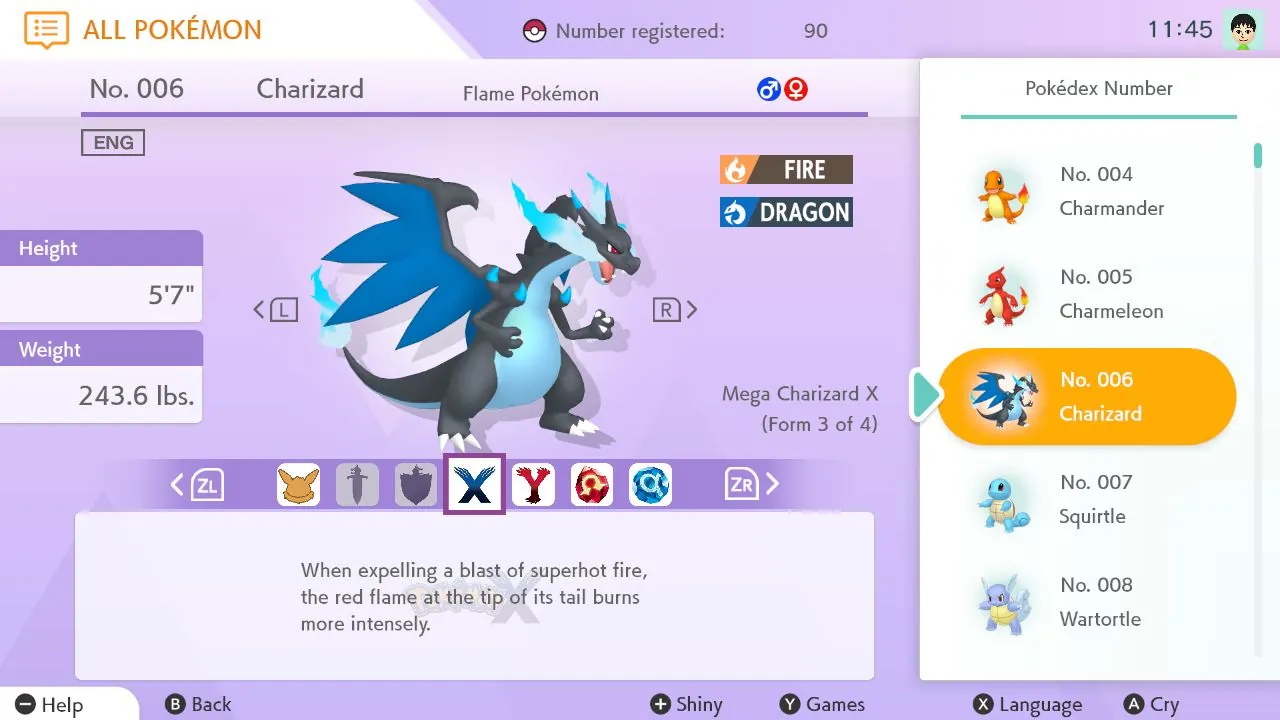
Task: Select the Omega Ruby orb icon
Action: [592, 484]
